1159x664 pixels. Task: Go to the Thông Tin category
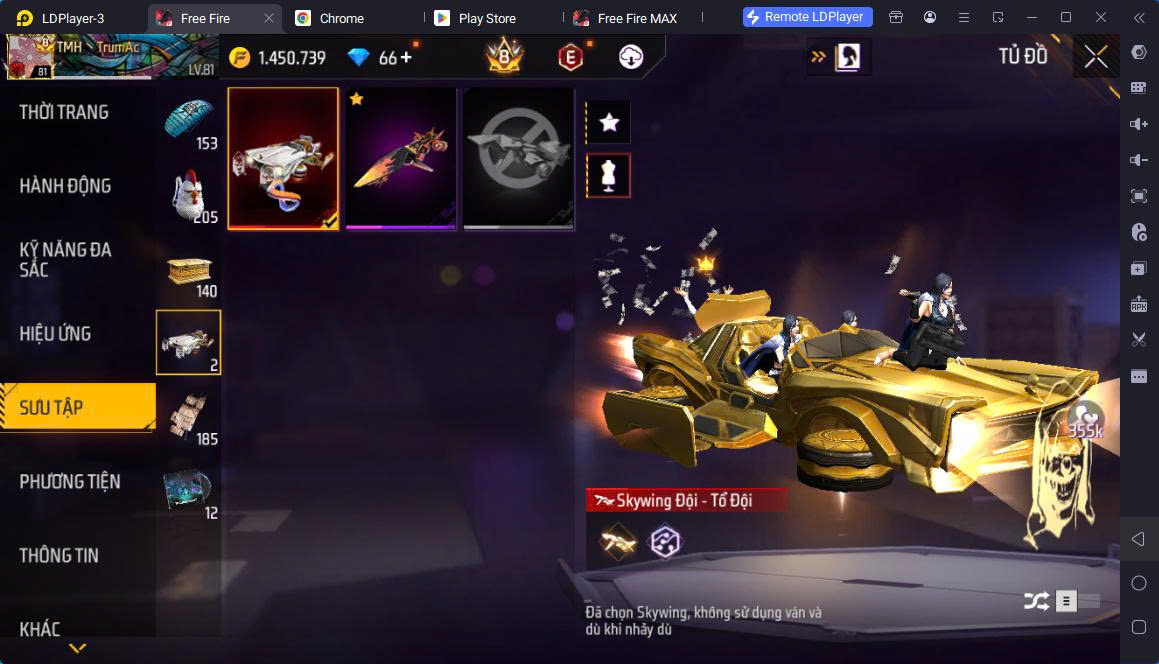59,556
